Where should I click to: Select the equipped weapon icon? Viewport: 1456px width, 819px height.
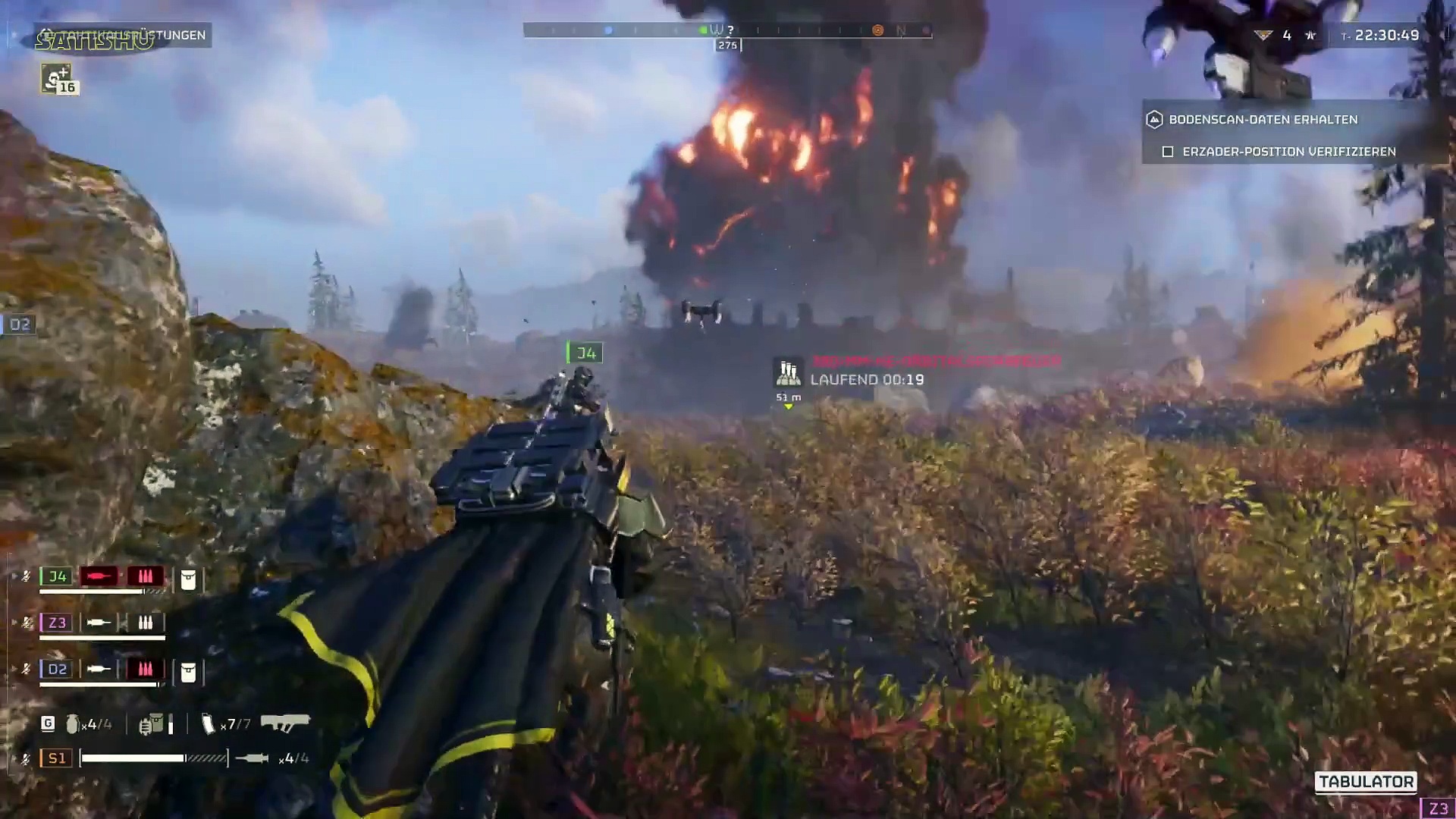[x=285, y=722]
